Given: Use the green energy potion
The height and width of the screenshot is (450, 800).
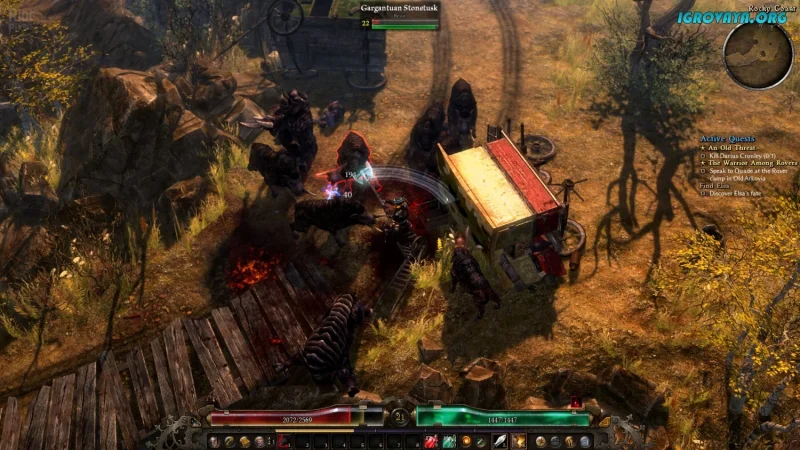Looking at the screenshot, I should [x=449, y=441].
